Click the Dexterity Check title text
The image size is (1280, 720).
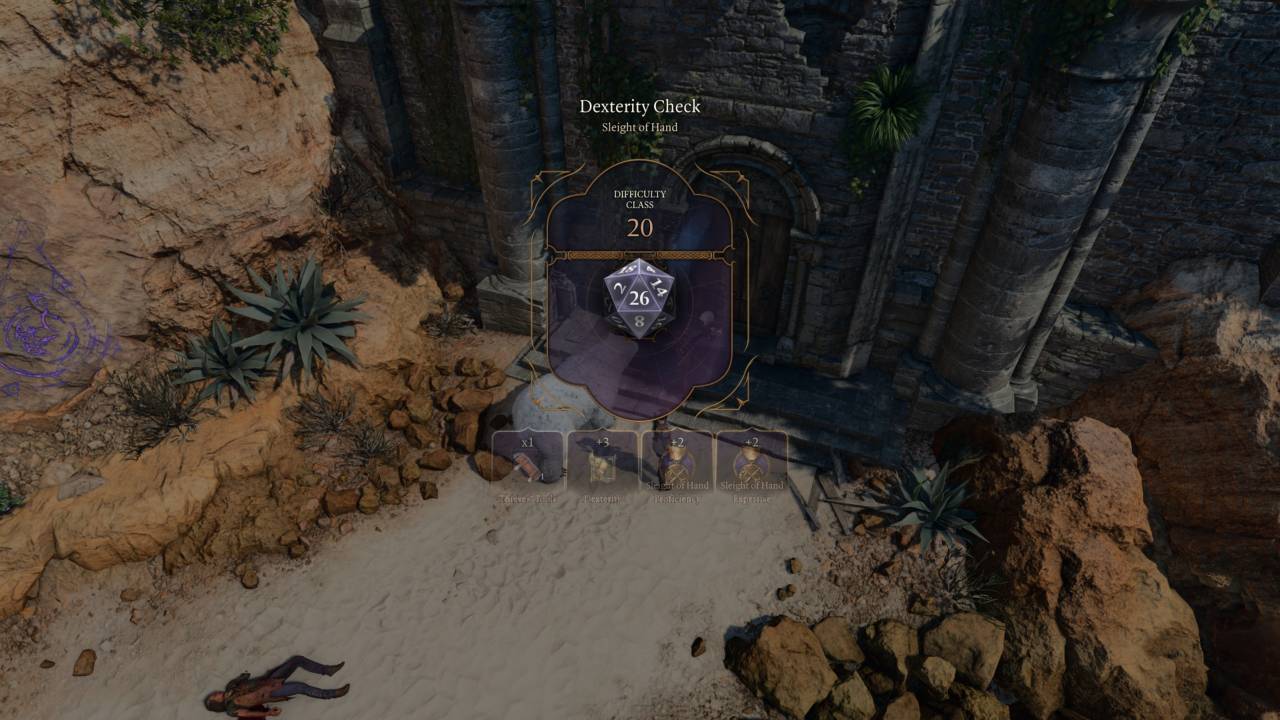[x=639, y=104]
